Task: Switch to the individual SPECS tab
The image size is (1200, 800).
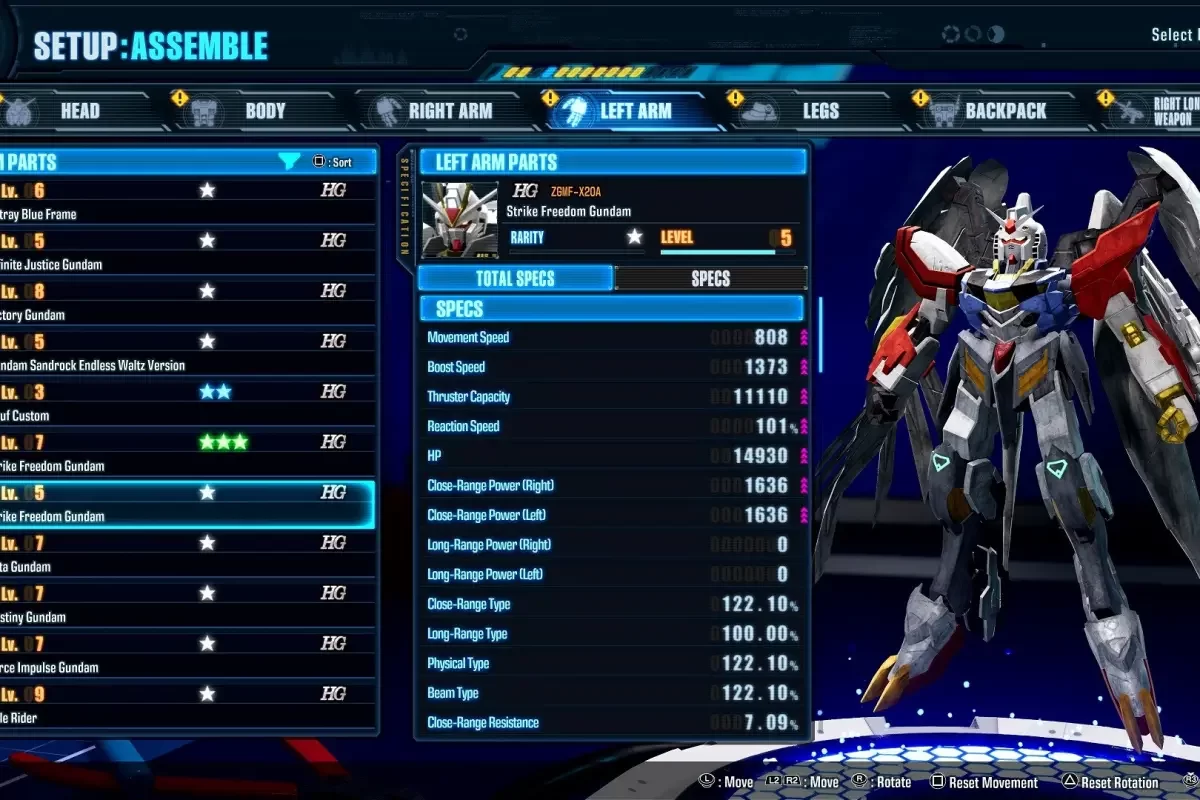Action: point(710,279)
